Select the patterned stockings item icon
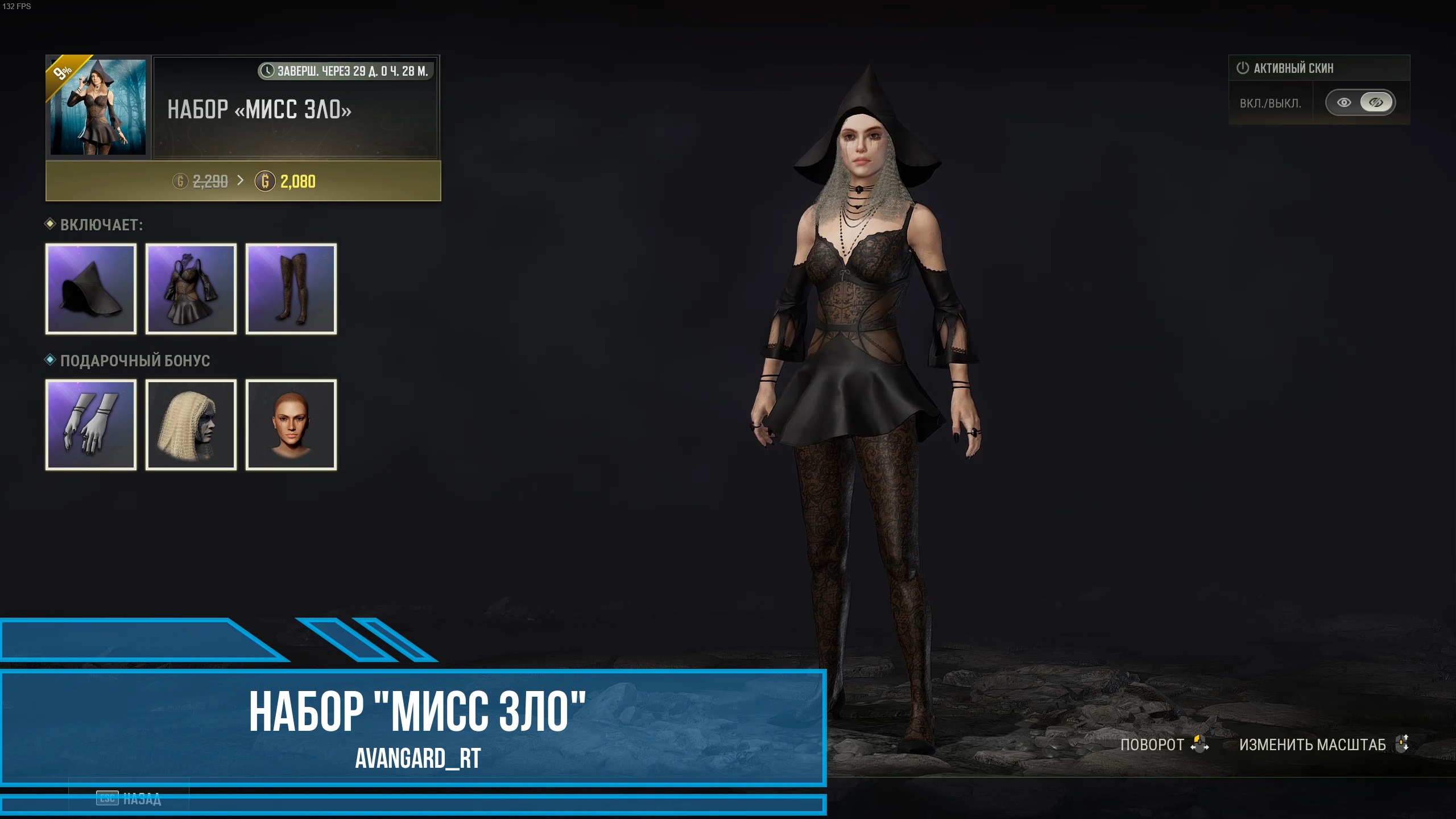The height and width of the screenshot is (819, 1456). pos(291,289)
